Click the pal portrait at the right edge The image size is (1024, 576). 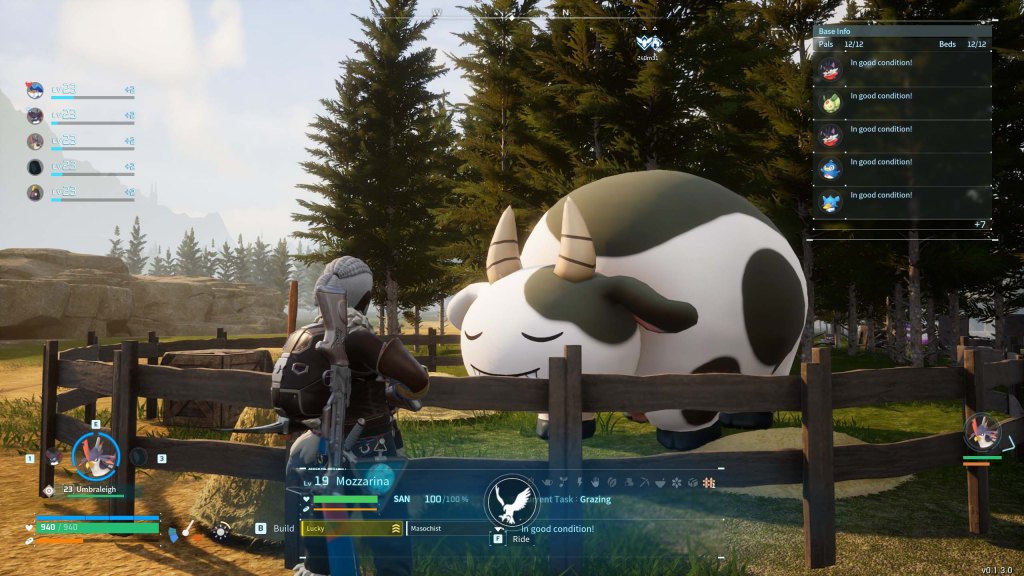[x=980, y=432]
